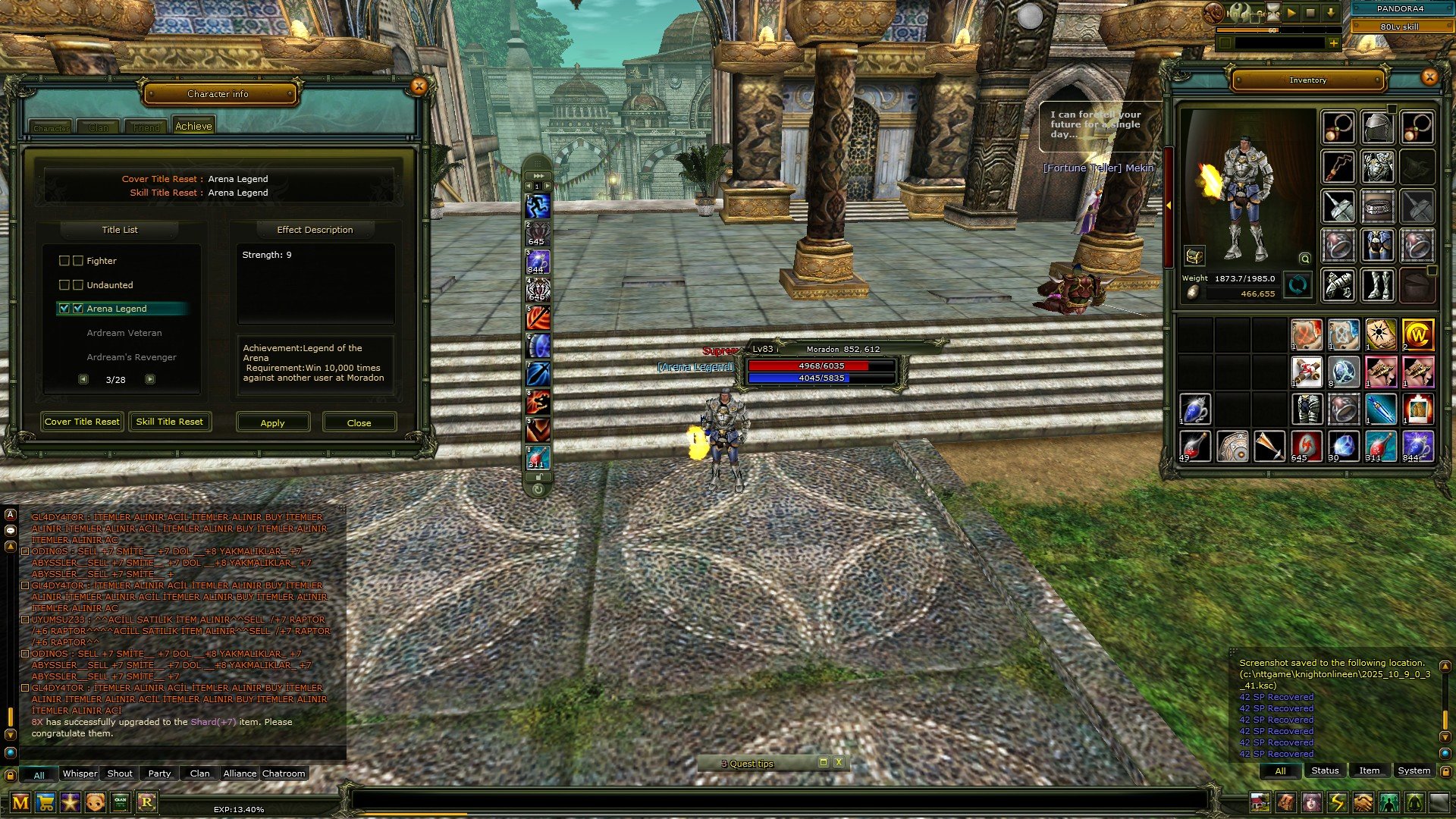Screen dimensions: 1456x819
Task: Close the Quest tips bar
Action: coord(839,762)
